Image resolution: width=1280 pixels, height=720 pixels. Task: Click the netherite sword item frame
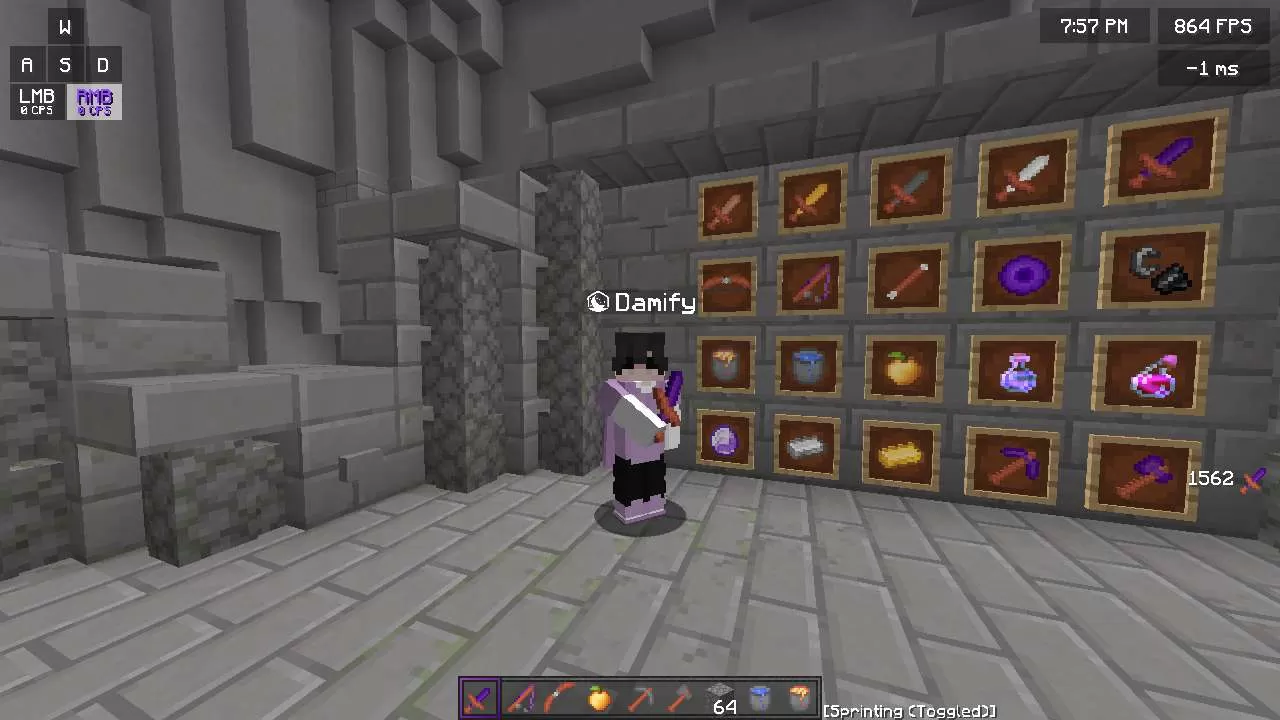pos(1163,160)
